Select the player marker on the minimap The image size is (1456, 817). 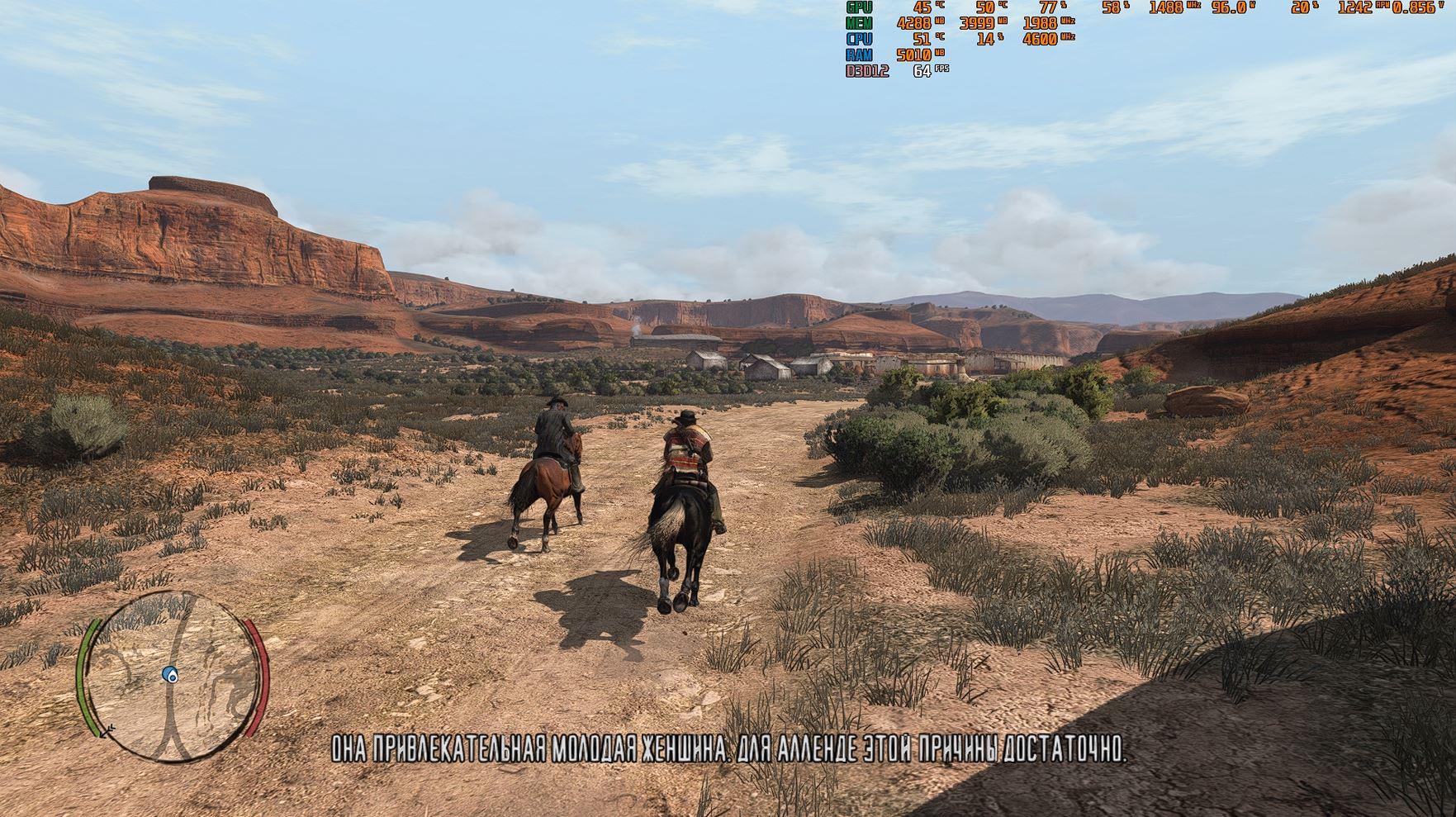pyautogui.click(x=171, y=675)
